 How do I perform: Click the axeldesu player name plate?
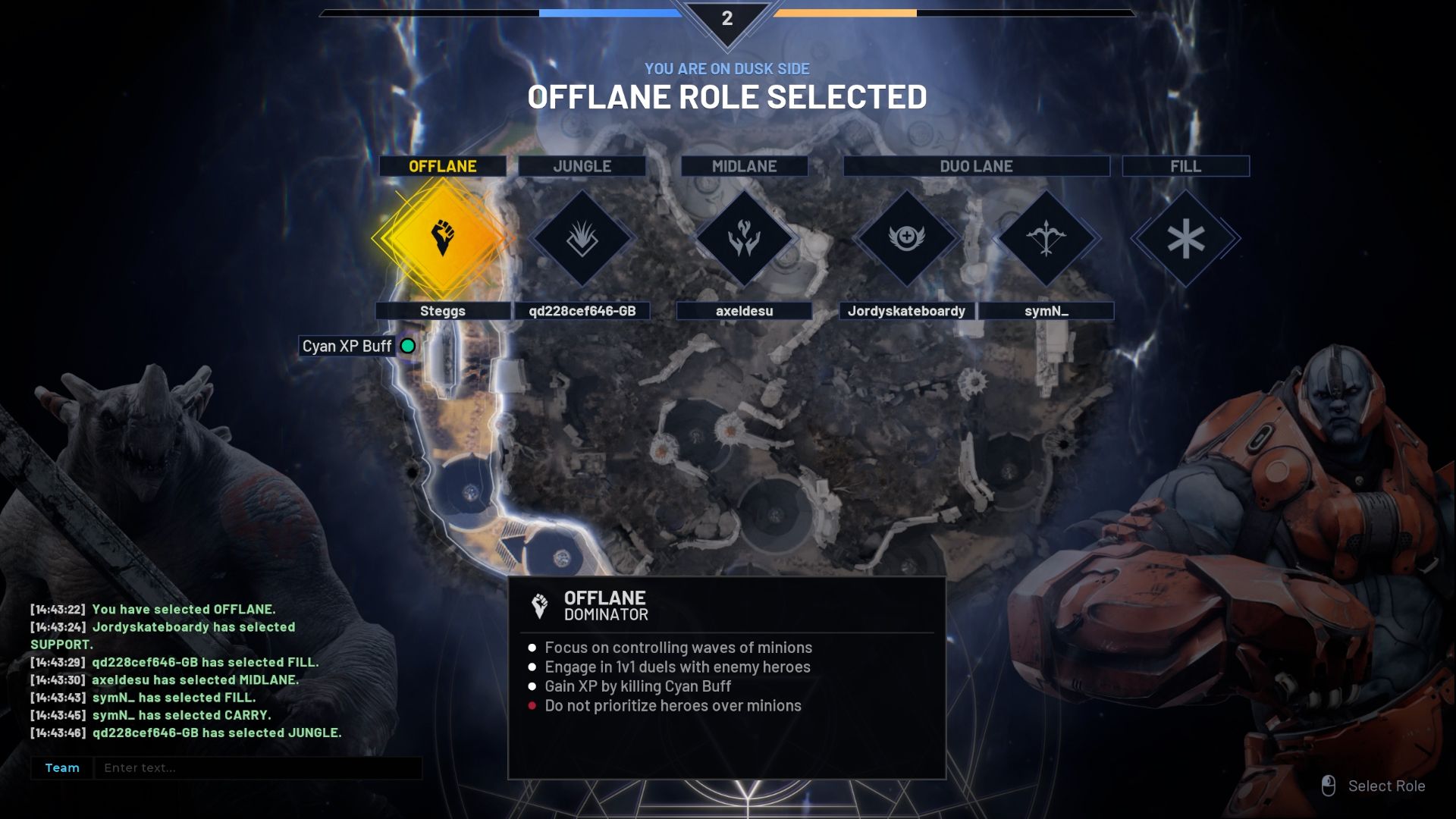744,311
